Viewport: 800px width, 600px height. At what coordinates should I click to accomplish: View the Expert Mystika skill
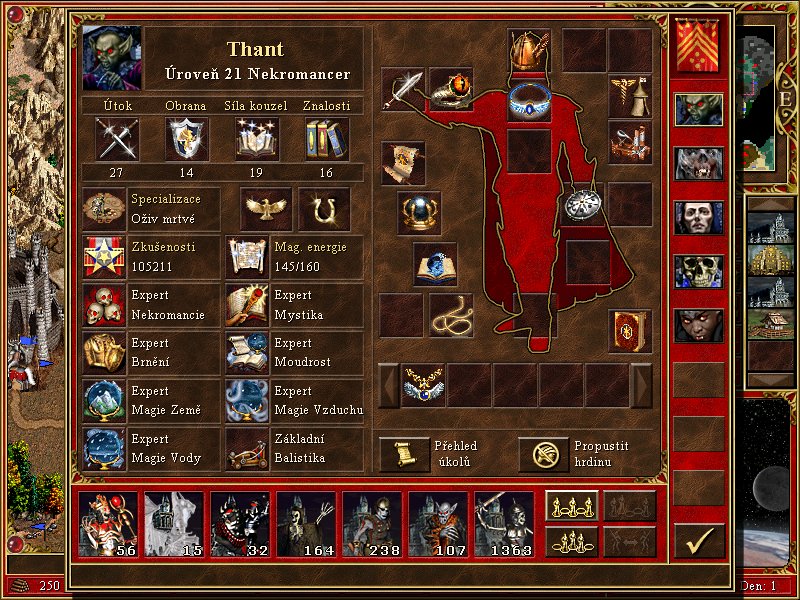(248, 305)
